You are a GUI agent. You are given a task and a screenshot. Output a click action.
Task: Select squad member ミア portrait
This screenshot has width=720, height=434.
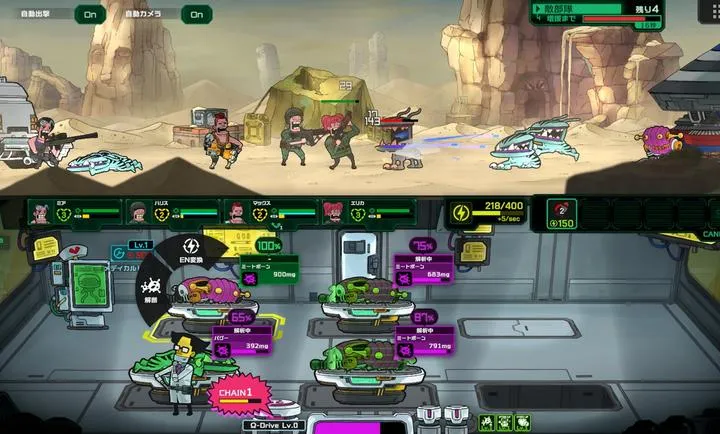pos(41,212)
